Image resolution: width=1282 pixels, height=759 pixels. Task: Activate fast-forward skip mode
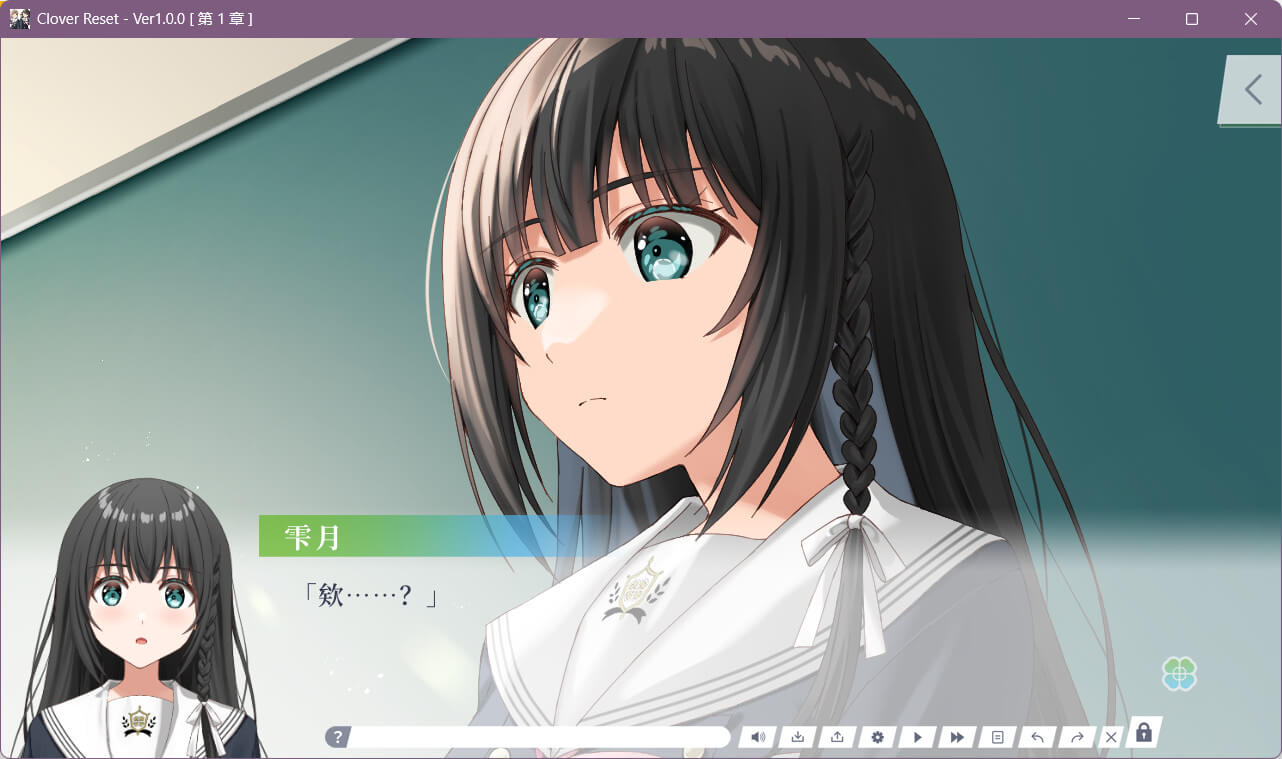coord(957,737)
